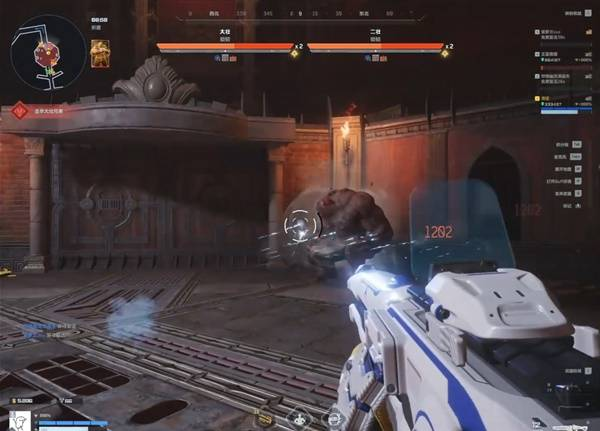This screenshot has width=600, height=431.
Task: Click the golden boss portrait beside the minimap
Action: pyautogui.click(x=100, y=55)
